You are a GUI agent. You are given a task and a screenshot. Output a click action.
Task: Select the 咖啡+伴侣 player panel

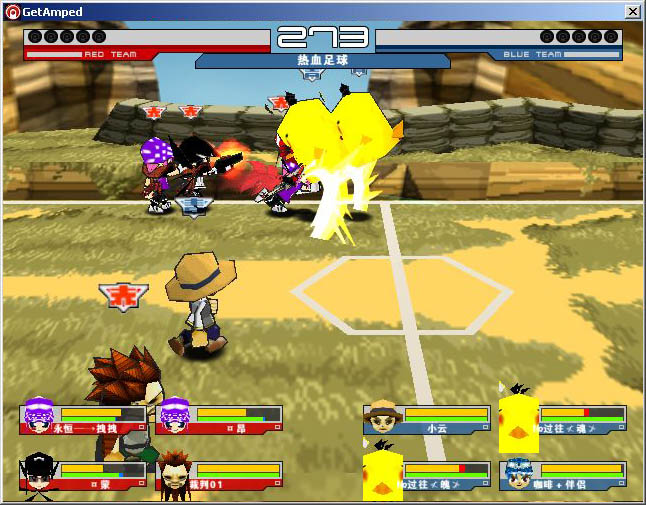(564, 475)
